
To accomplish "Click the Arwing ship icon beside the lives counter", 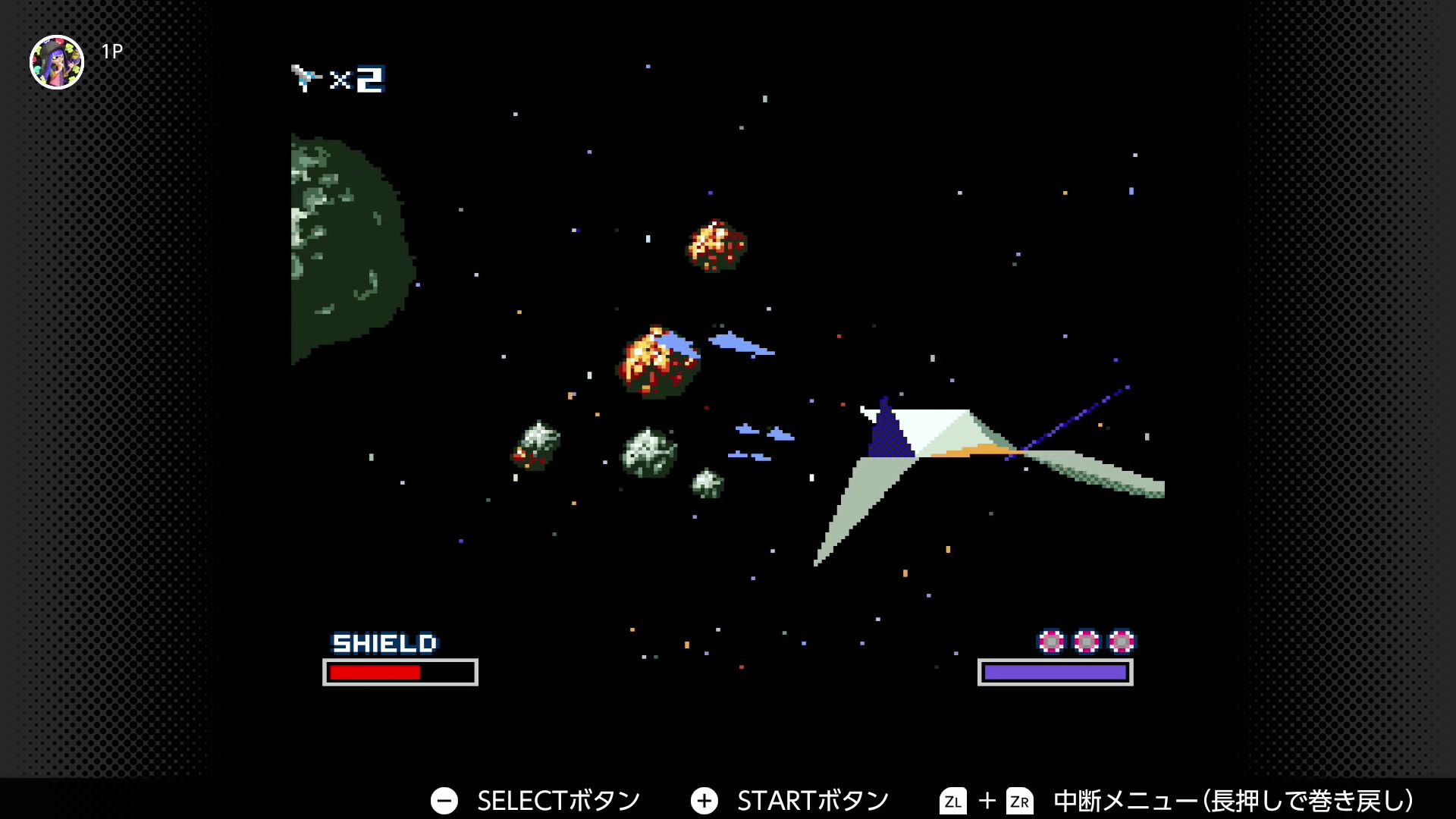I will [306, 78].
